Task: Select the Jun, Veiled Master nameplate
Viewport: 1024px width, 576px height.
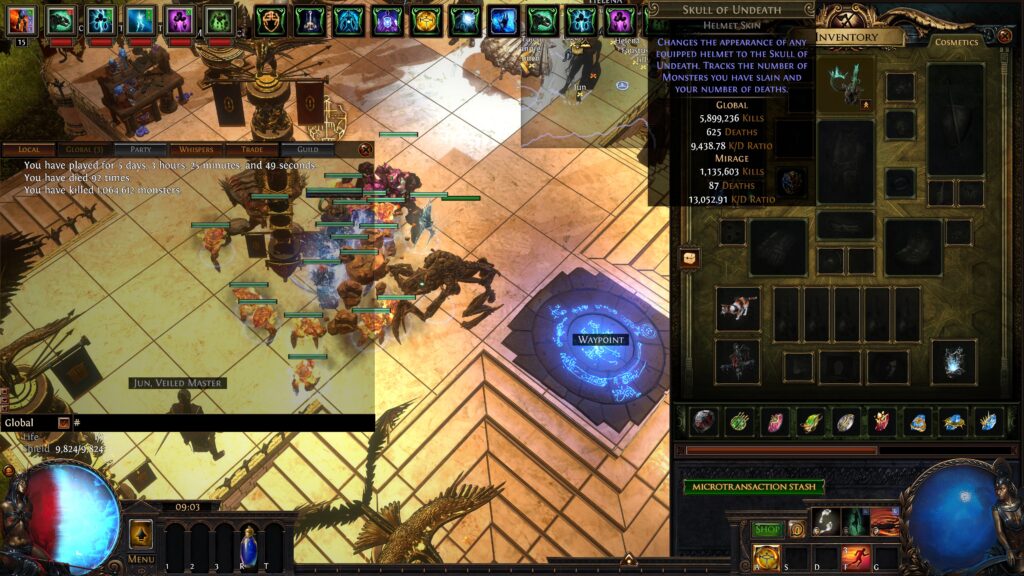Action: coord(178,383)
